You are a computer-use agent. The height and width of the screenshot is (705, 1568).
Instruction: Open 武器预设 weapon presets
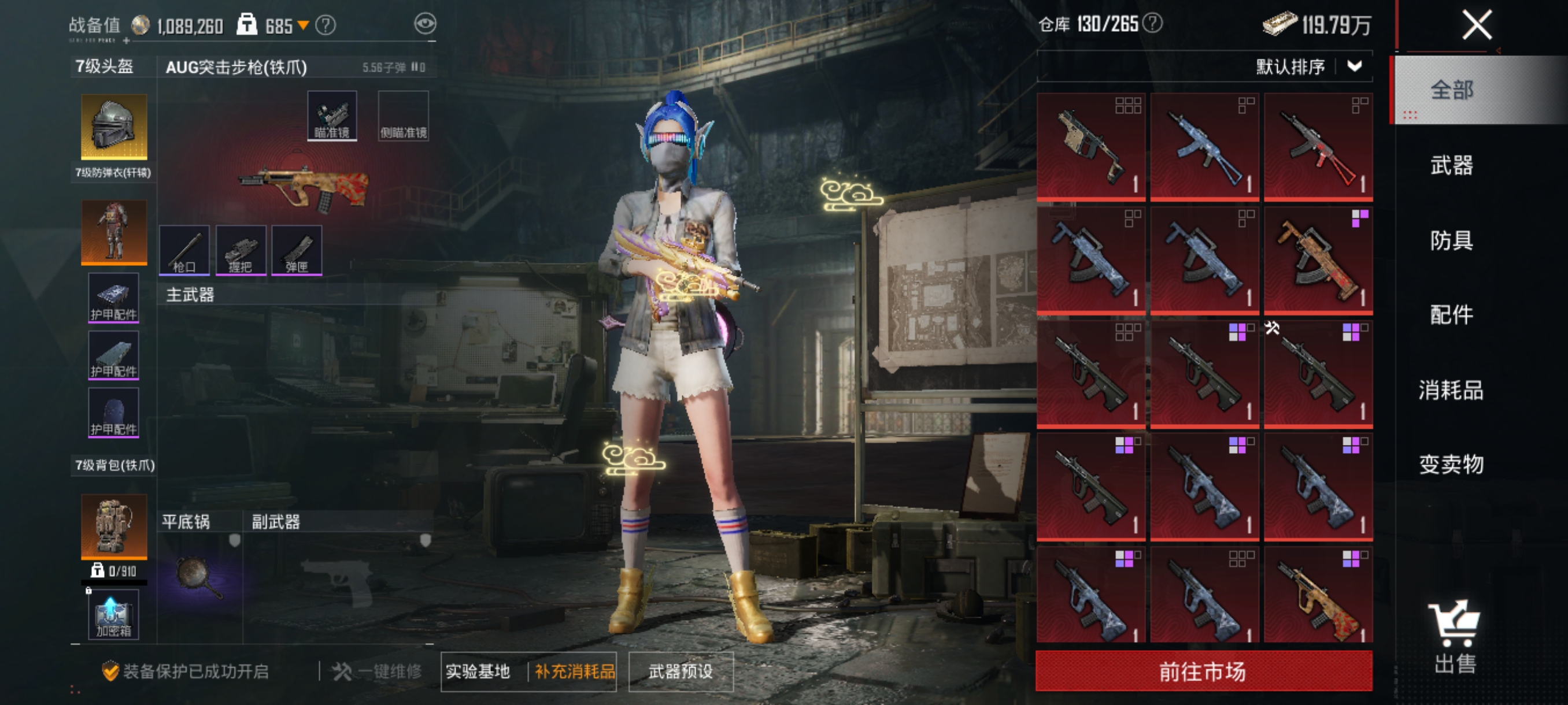[681, 671]
